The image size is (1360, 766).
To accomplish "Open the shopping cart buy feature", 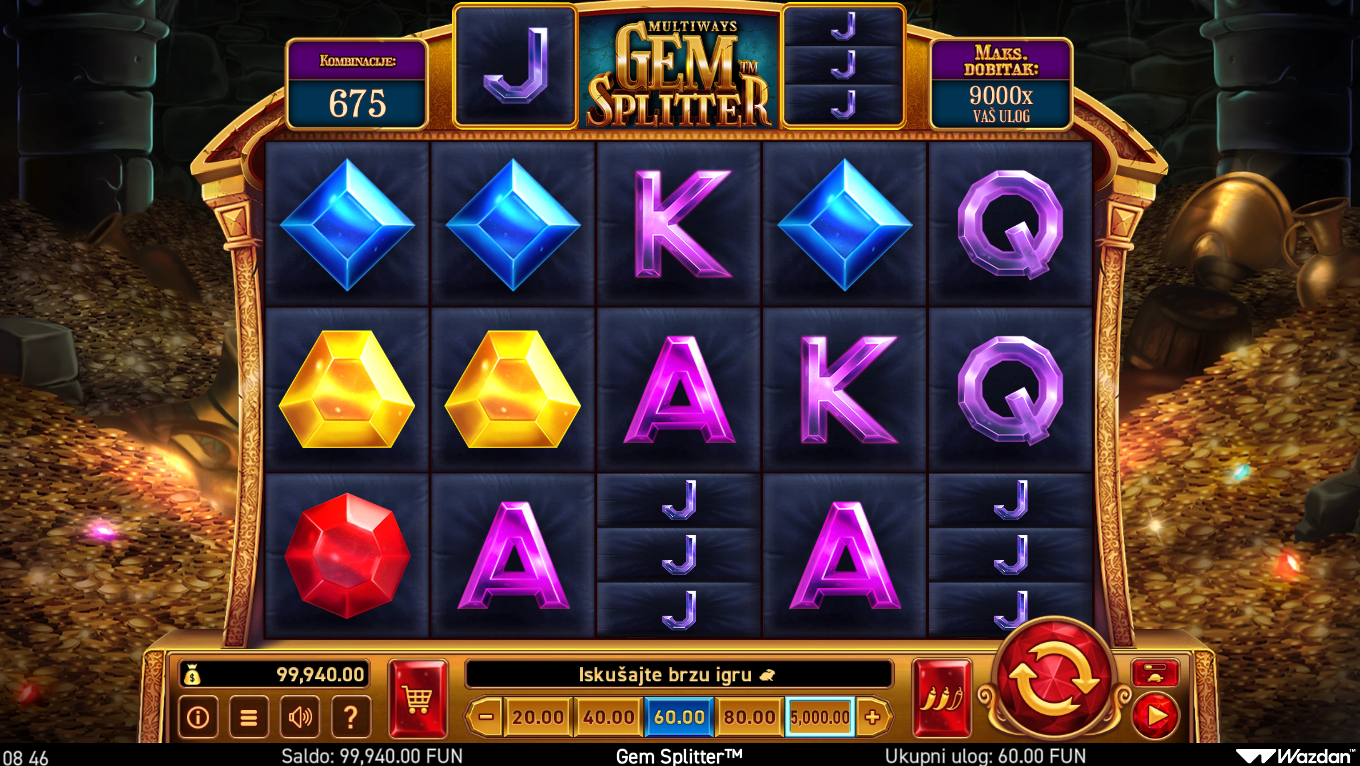I will tap(417, 698).
